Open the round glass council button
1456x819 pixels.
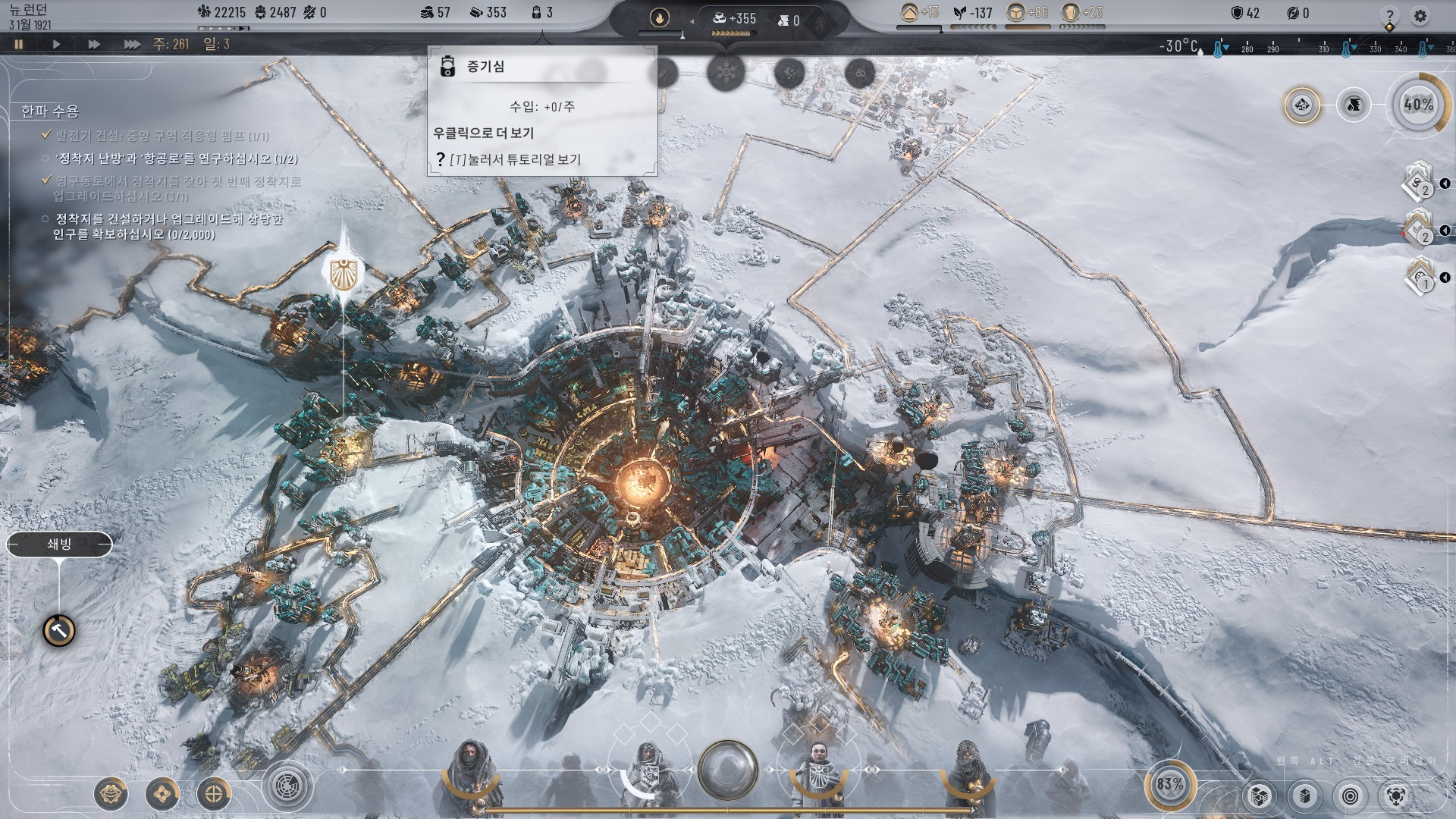[727, 770]
